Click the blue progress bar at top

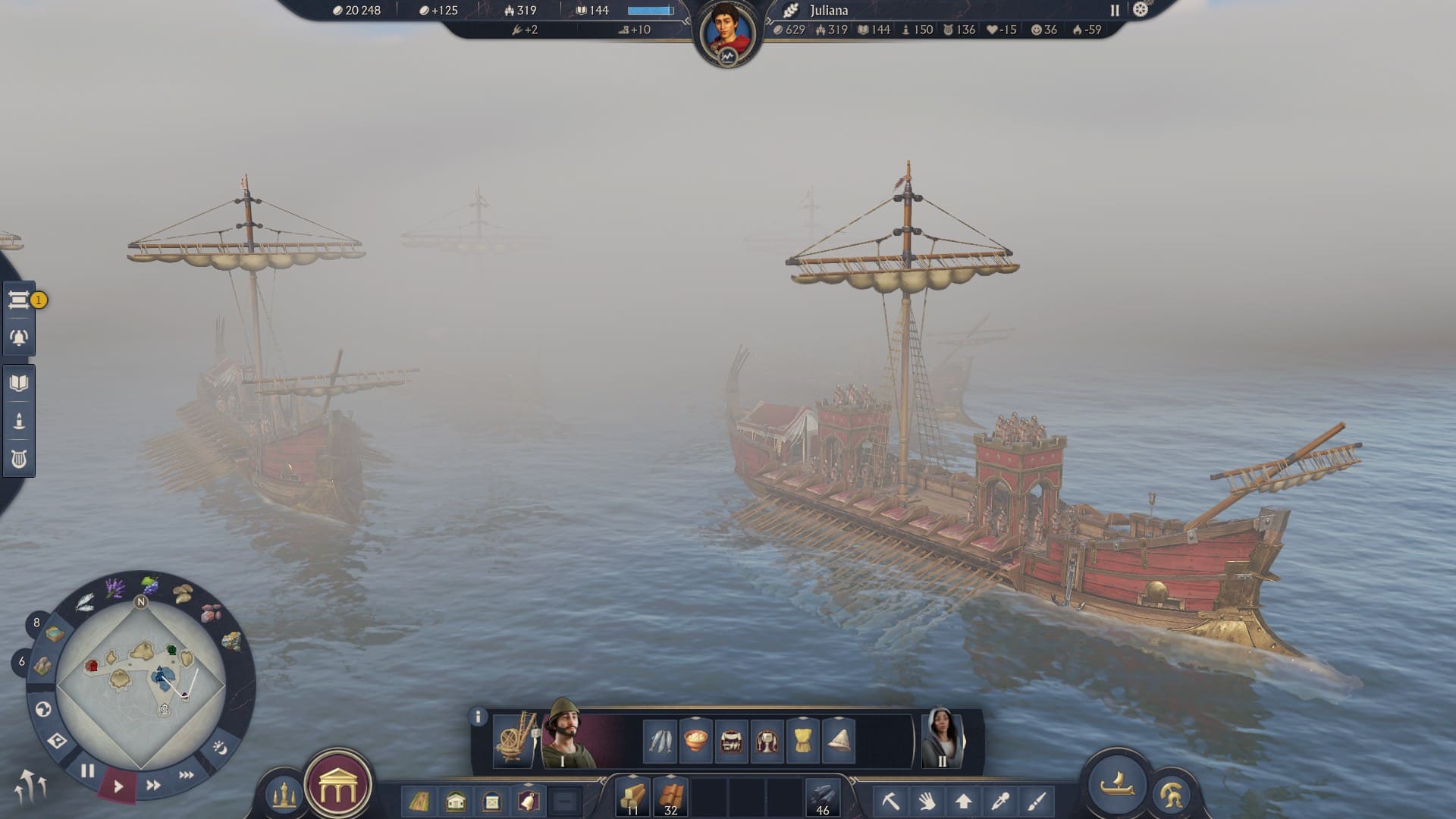coord(649,10)
